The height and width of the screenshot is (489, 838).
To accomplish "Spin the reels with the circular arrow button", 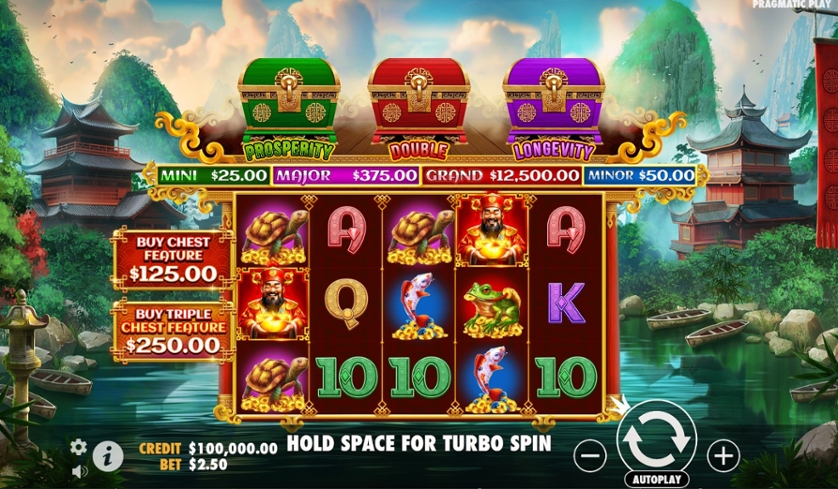I will coord(656,436).
